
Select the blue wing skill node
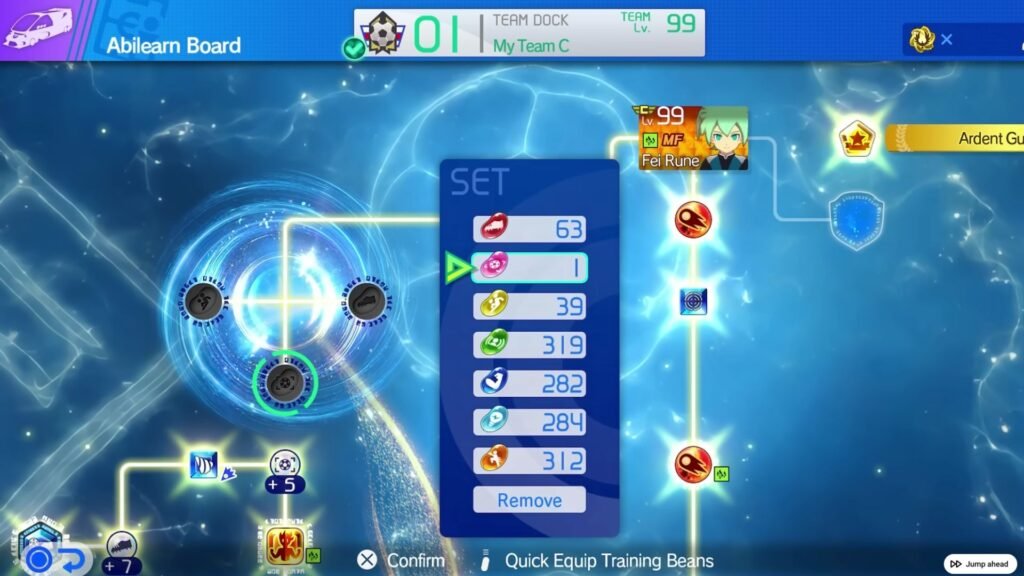click(x=204, y=465)
